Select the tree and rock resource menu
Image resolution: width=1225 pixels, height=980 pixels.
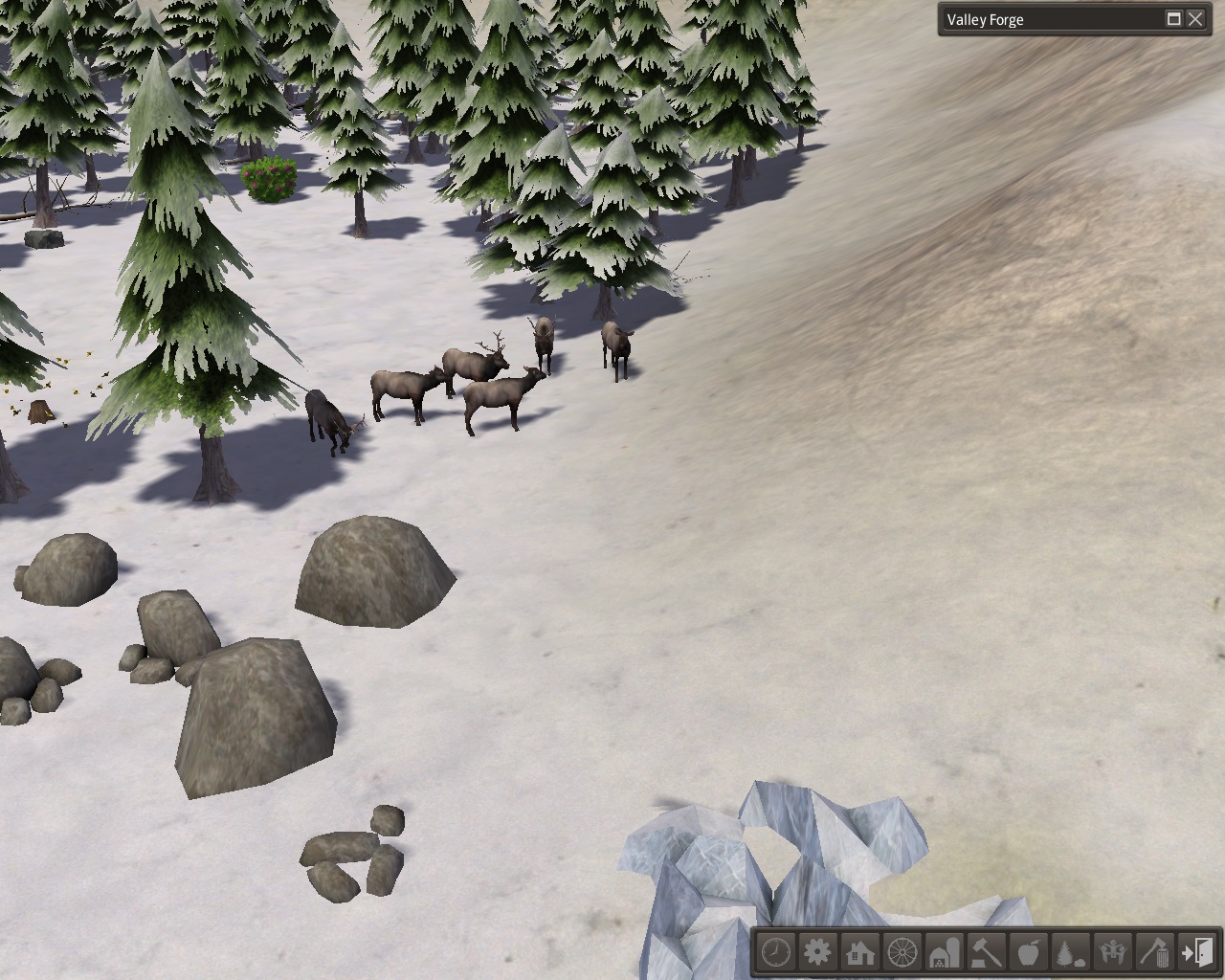tap(1071, 953)
